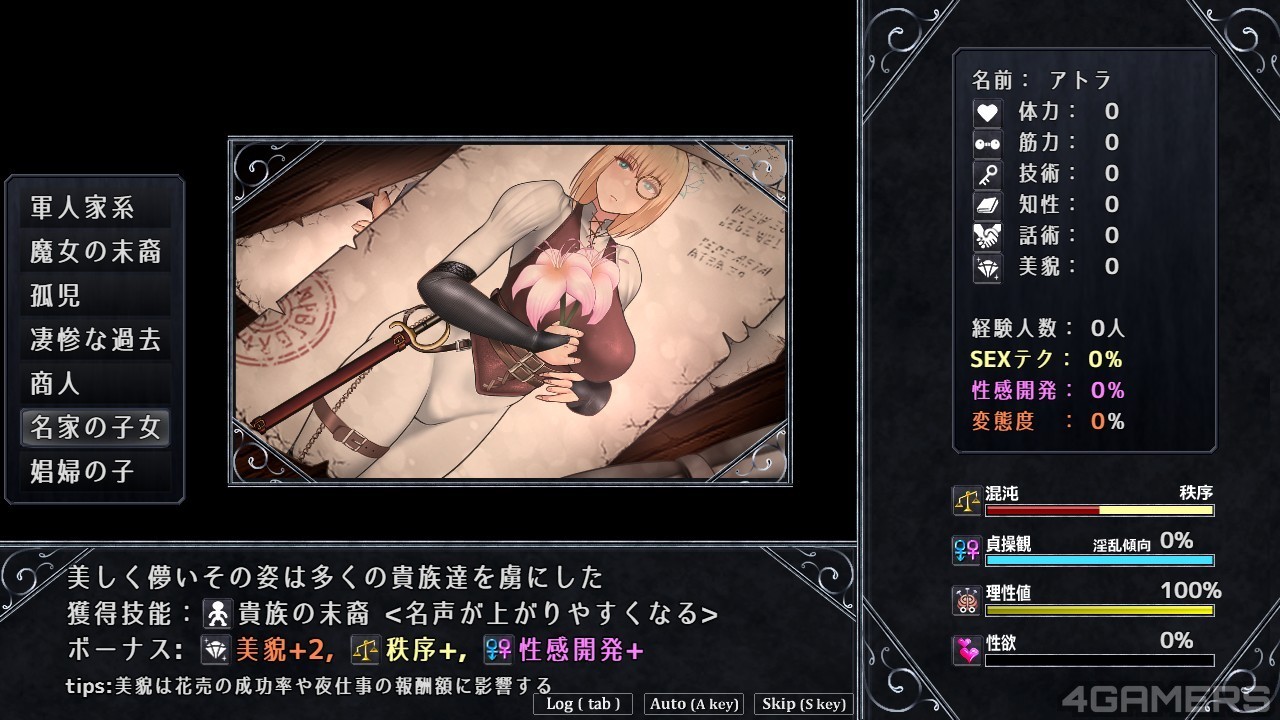The image size is (1280, 720).
Task: Click the gem icon next to 美貌
Action: click(985, 266)
